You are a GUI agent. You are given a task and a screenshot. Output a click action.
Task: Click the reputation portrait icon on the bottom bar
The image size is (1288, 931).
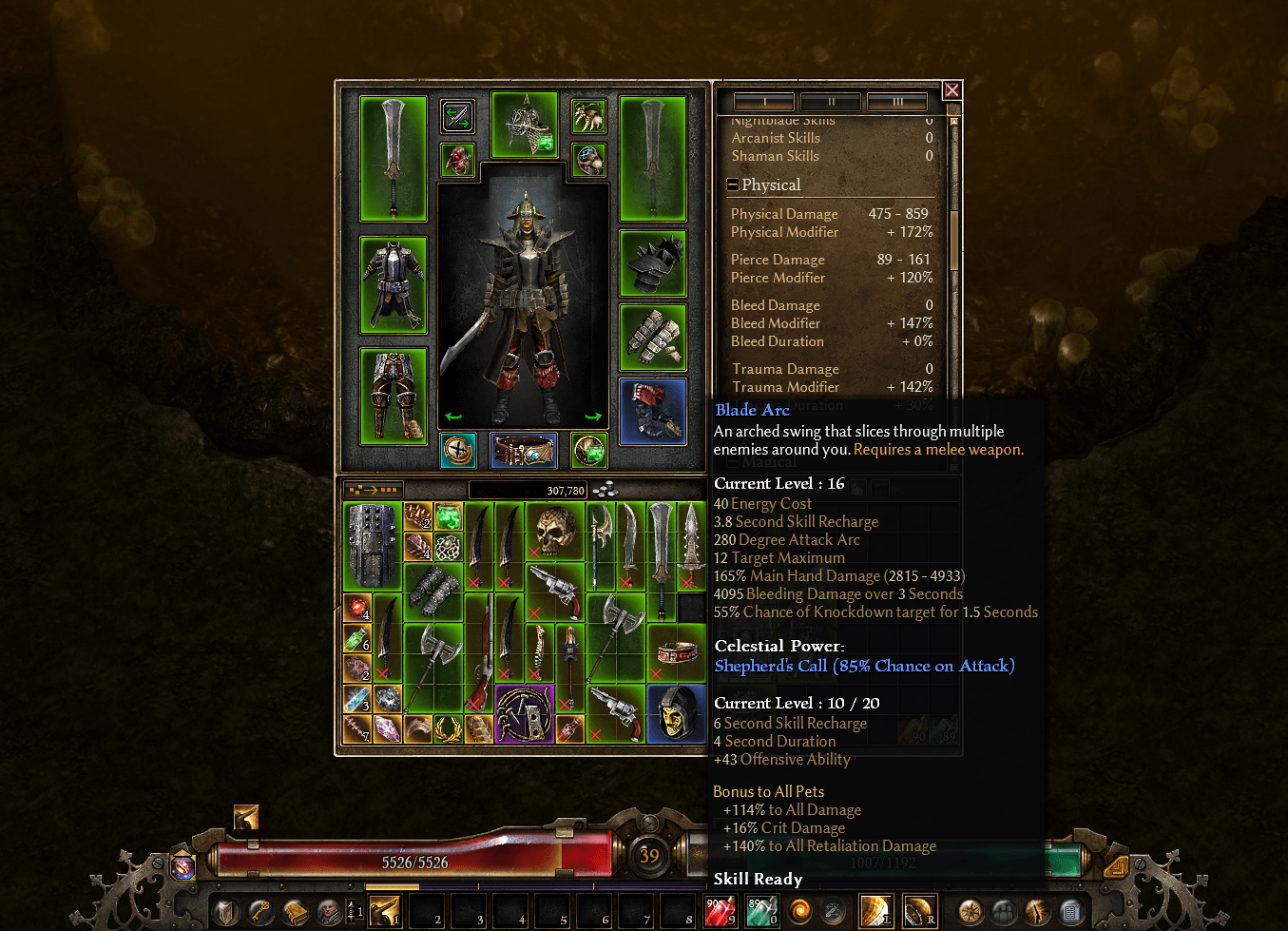(328, 911)
